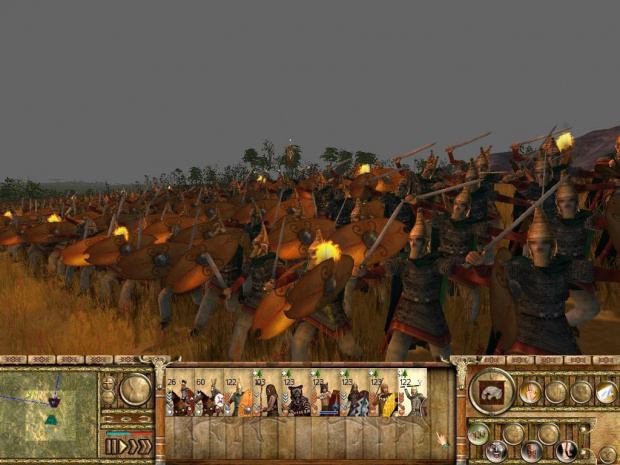
Task: Zoom in the minimap with the plus button
Action: [x=109, y=382]
